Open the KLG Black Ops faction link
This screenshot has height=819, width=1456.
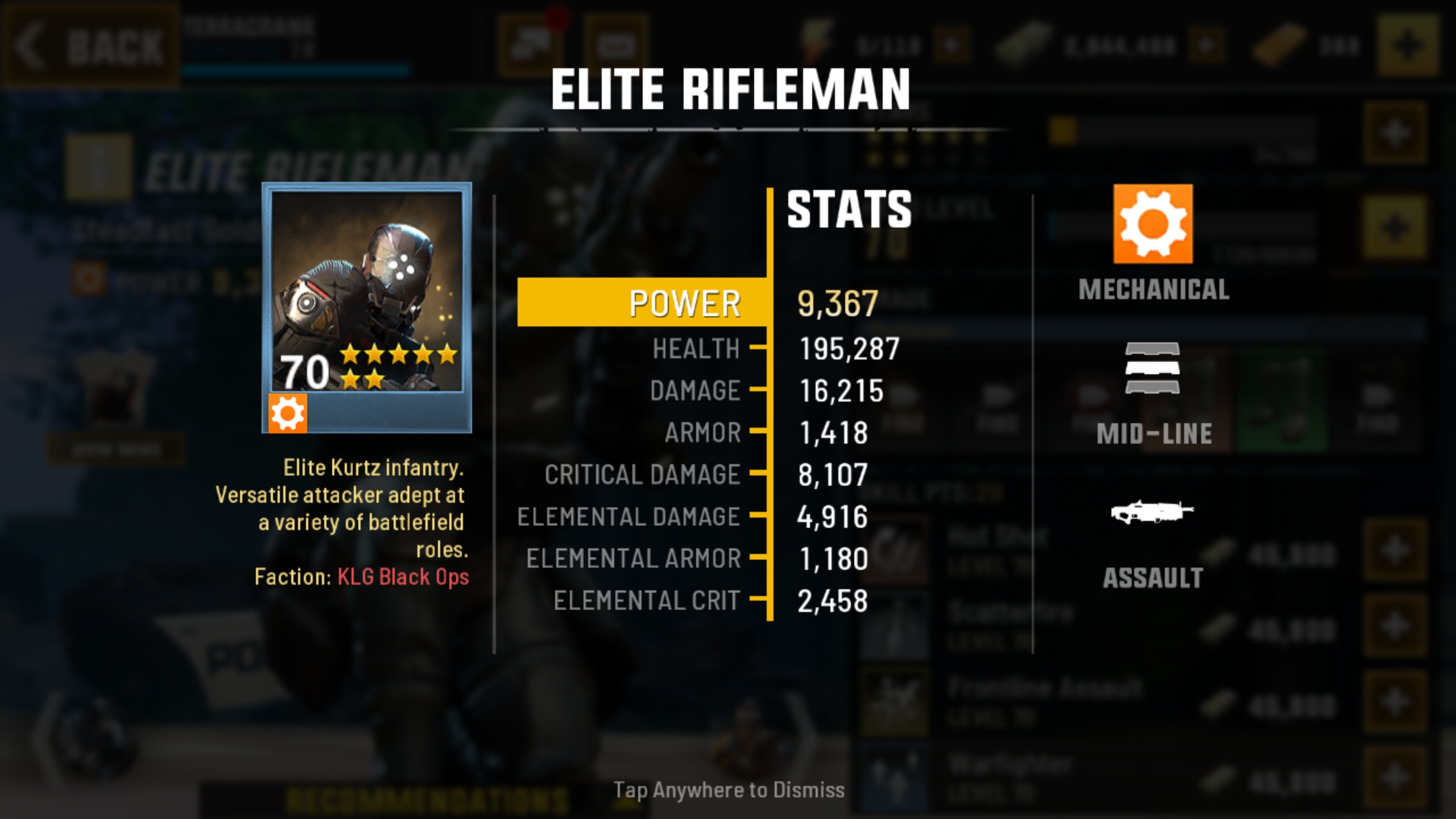[x=403, y=577]
